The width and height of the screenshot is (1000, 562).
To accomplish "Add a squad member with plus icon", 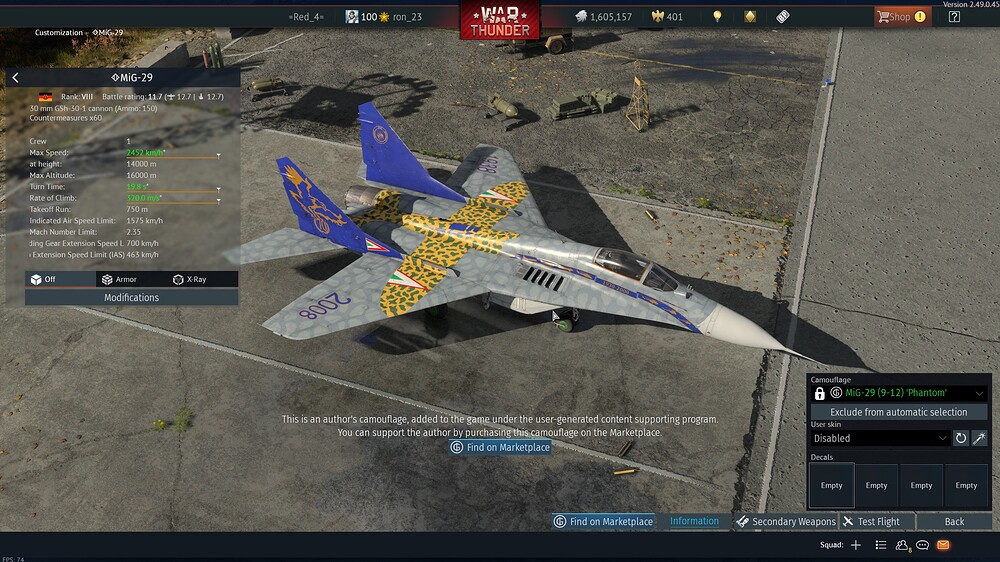I will point(855,546).
